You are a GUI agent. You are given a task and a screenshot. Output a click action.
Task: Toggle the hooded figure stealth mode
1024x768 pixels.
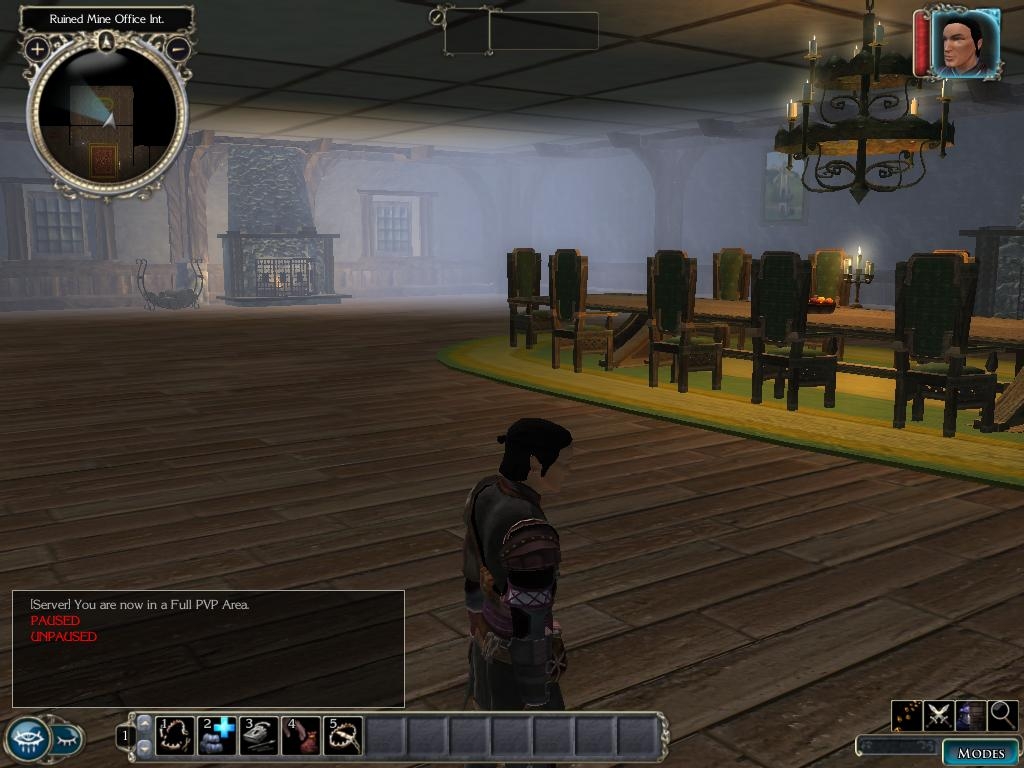(x=971, y=715)
